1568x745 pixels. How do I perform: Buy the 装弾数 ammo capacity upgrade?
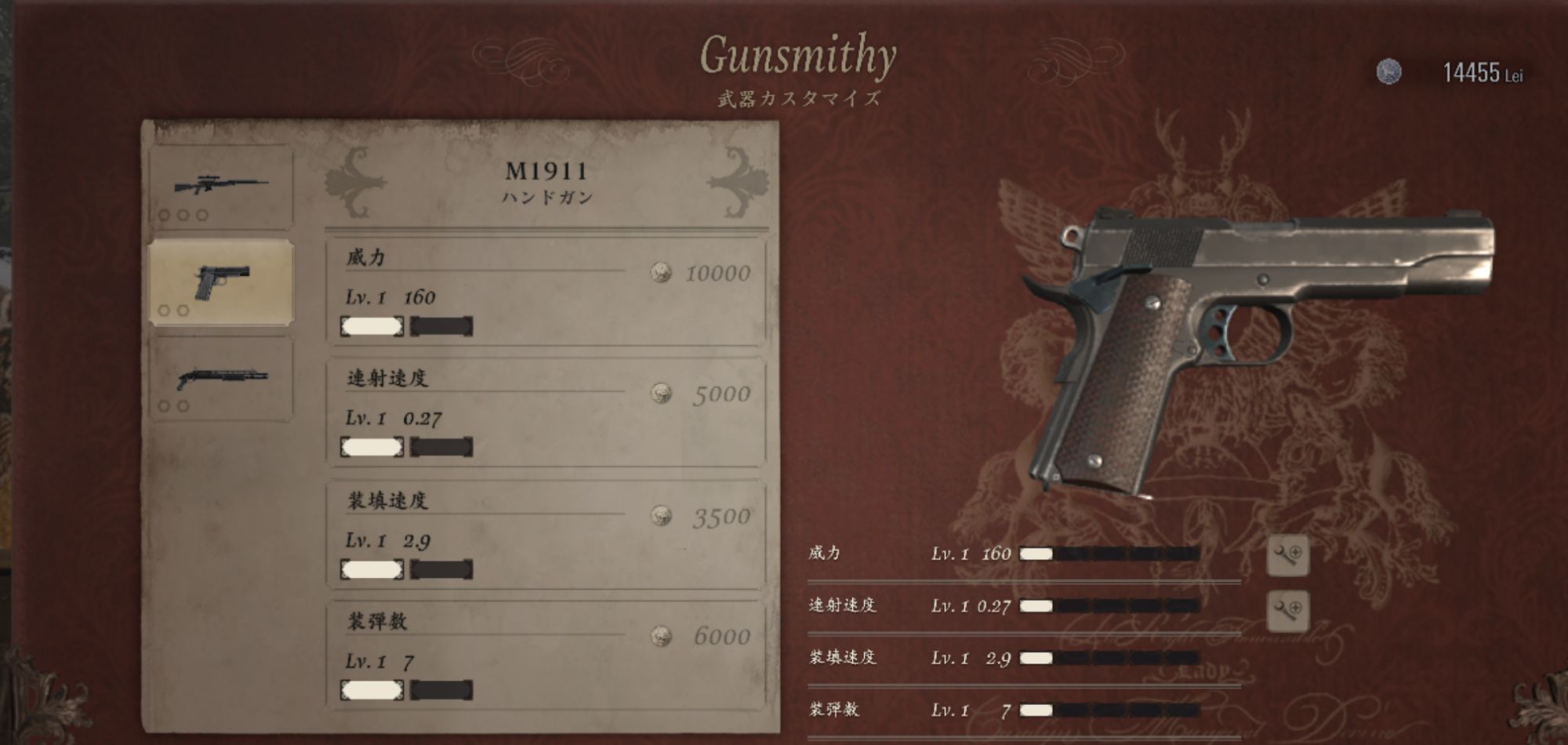click(546, 656)
